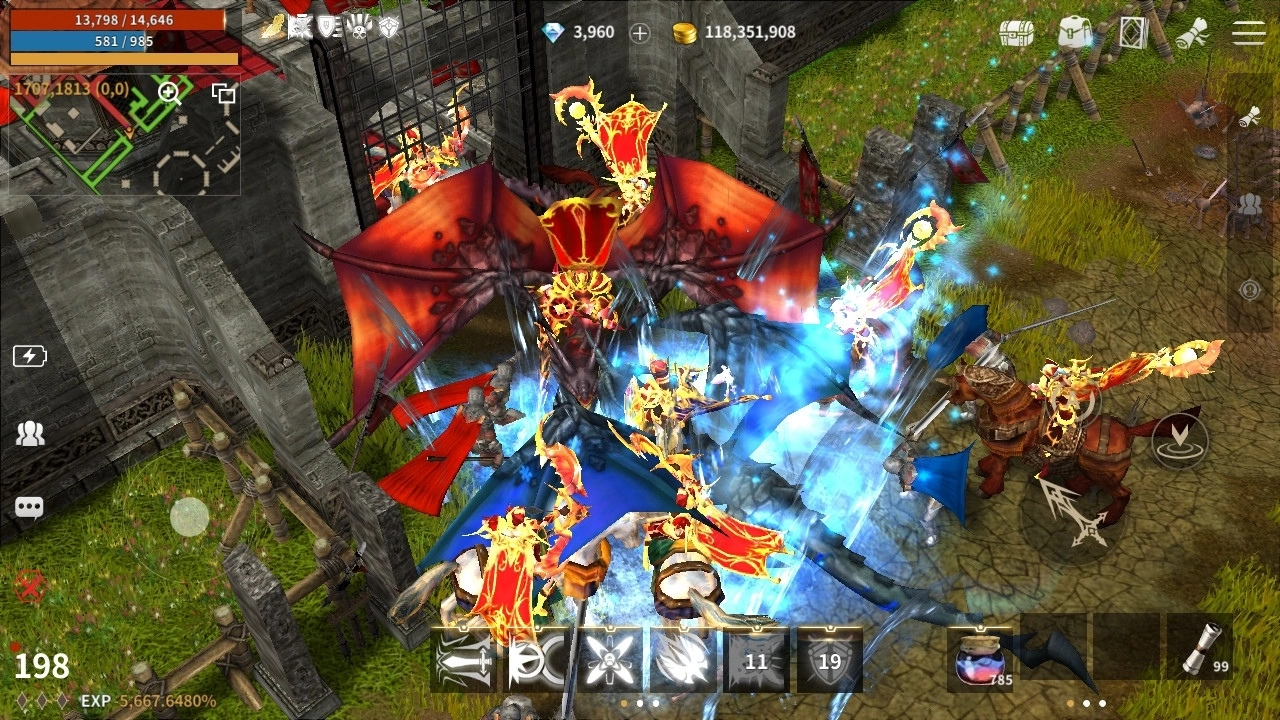Open the diamond card icon

[x=1132, y=32]
